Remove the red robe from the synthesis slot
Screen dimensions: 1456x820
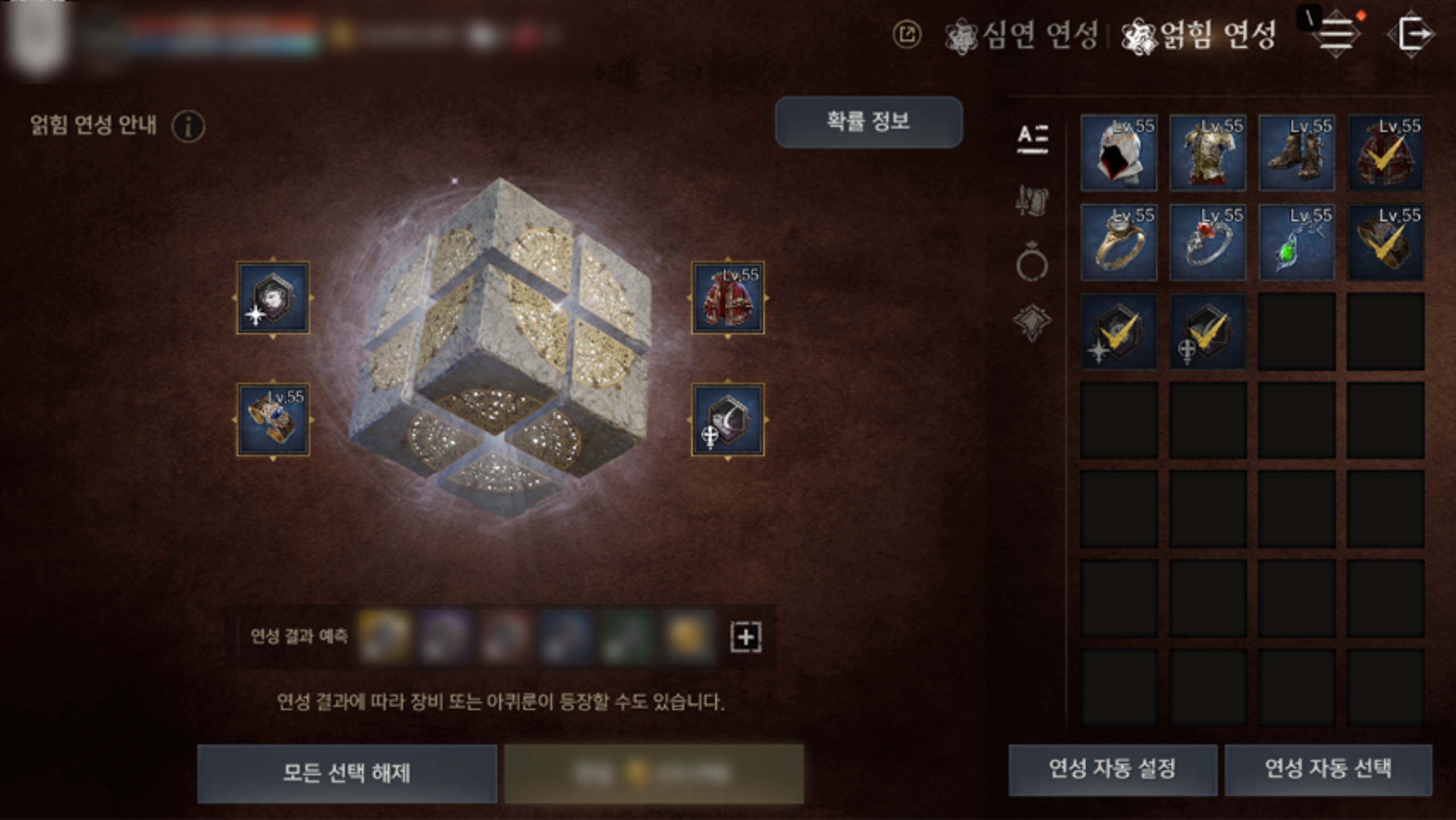[x=727, y=297]
